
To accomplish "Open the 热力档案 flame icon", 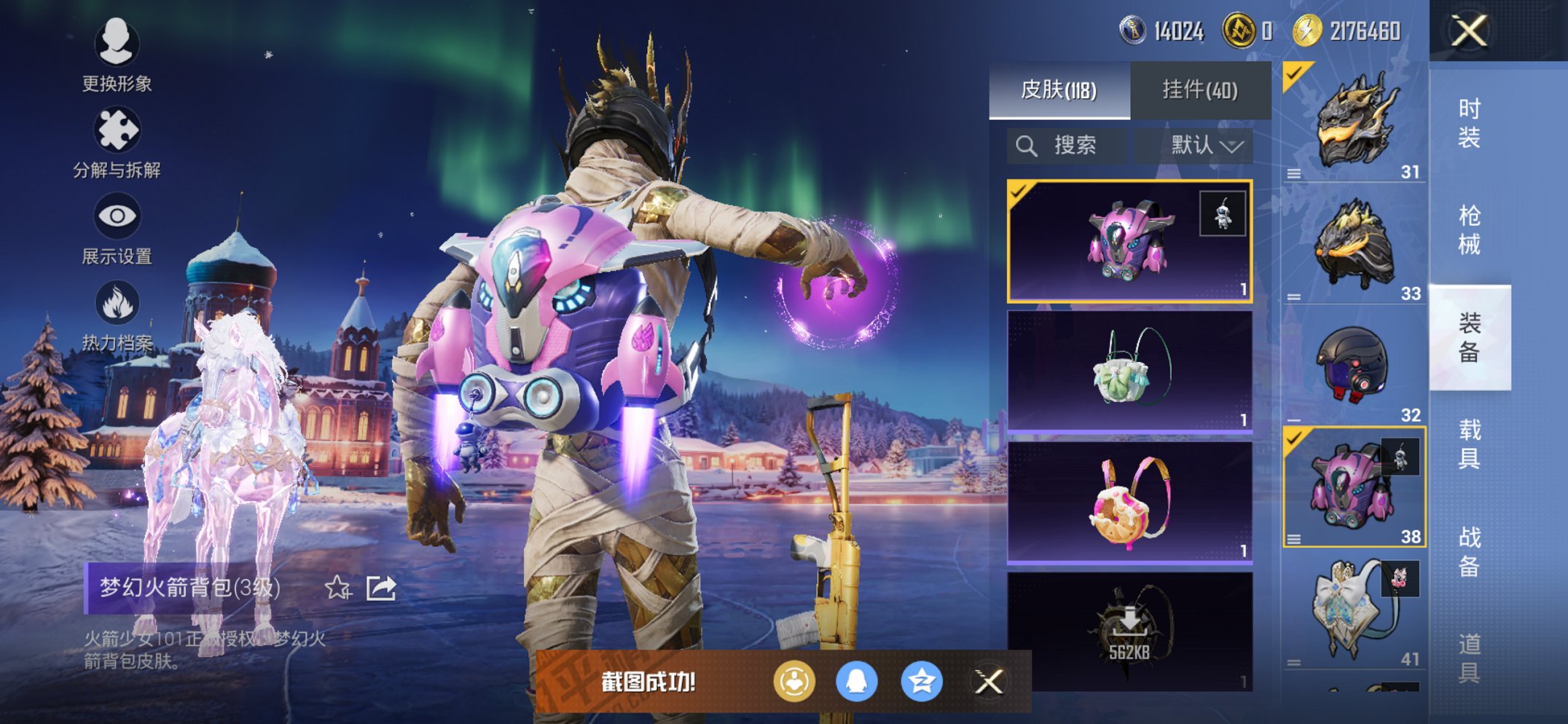I will click(117, 315).
